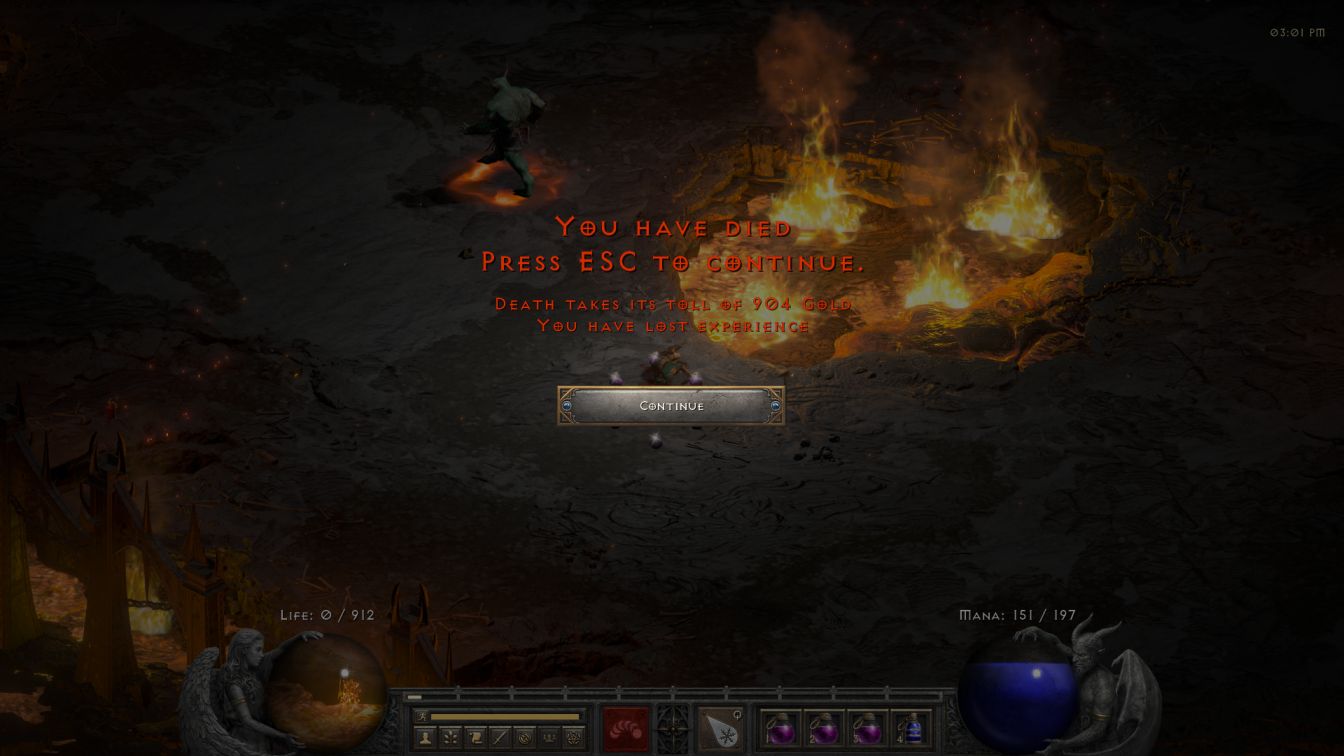Screen dimensions: 1344x756
Task: Use the purple potion in belt slot 3
Action: coord(867,729)
